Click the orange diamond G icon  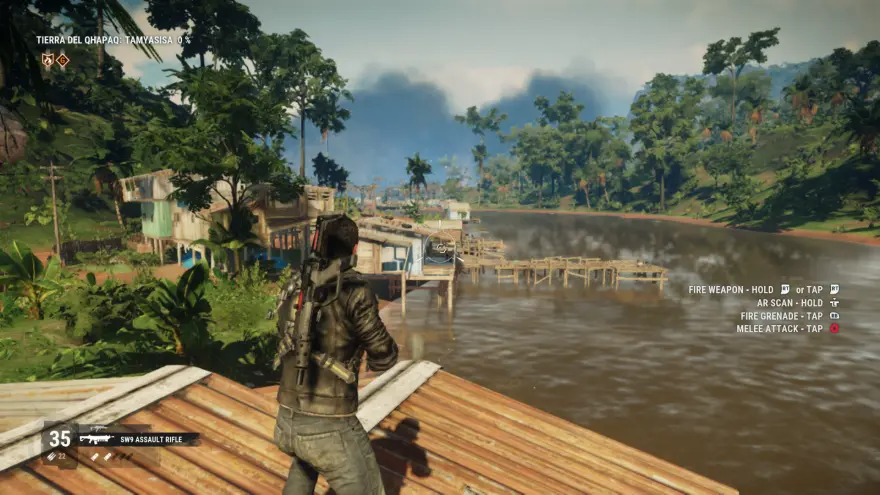click(x=62, y=60)
